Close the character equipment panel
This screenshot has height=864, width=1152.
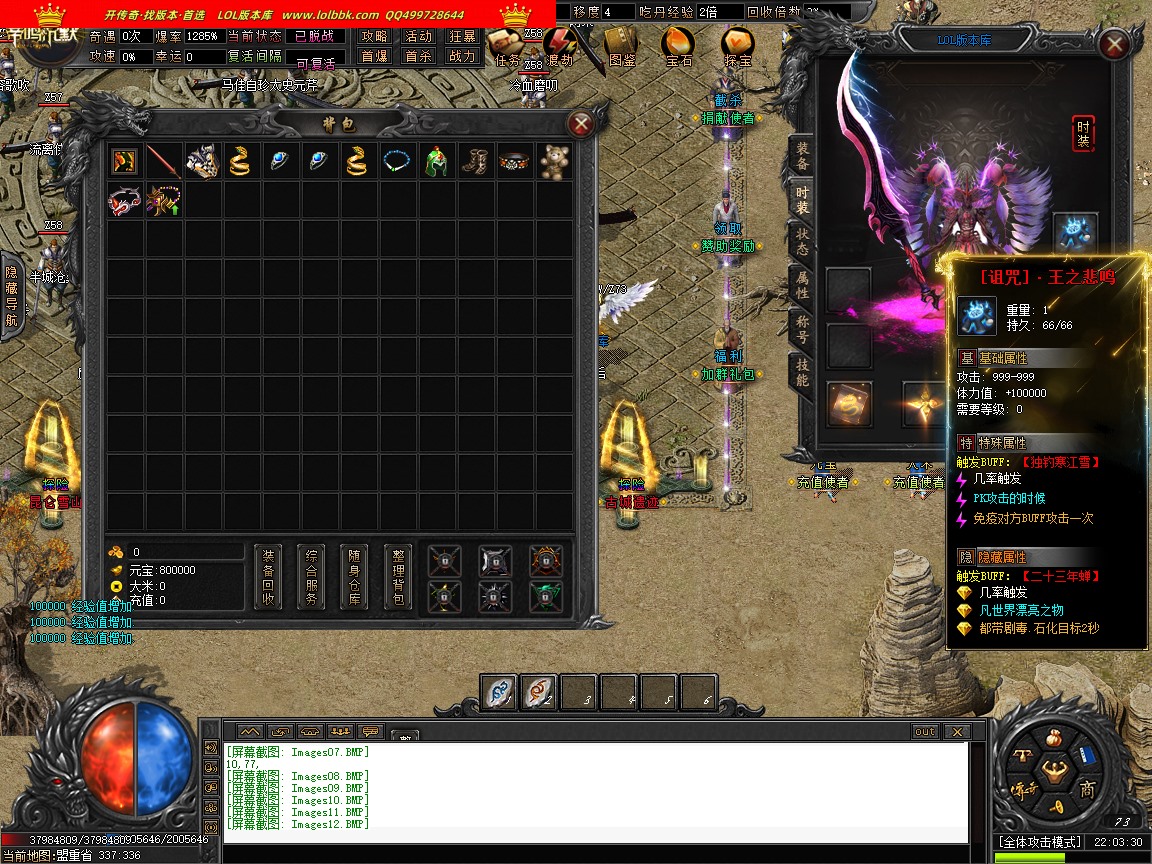pyautogui.click(x=1113, y=45)
